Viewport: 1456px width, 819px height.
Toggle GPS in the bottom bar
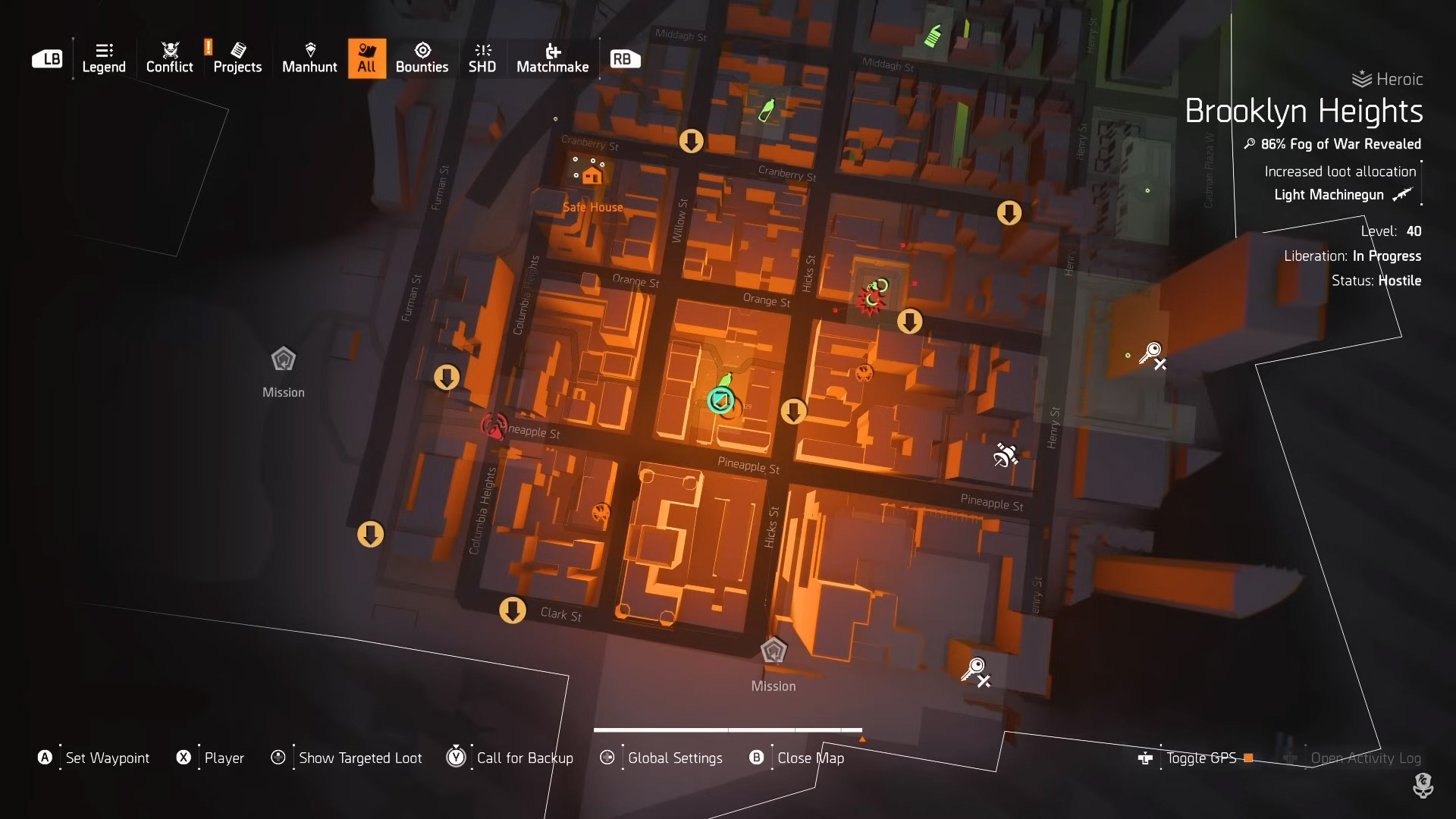click(1201, 758)
